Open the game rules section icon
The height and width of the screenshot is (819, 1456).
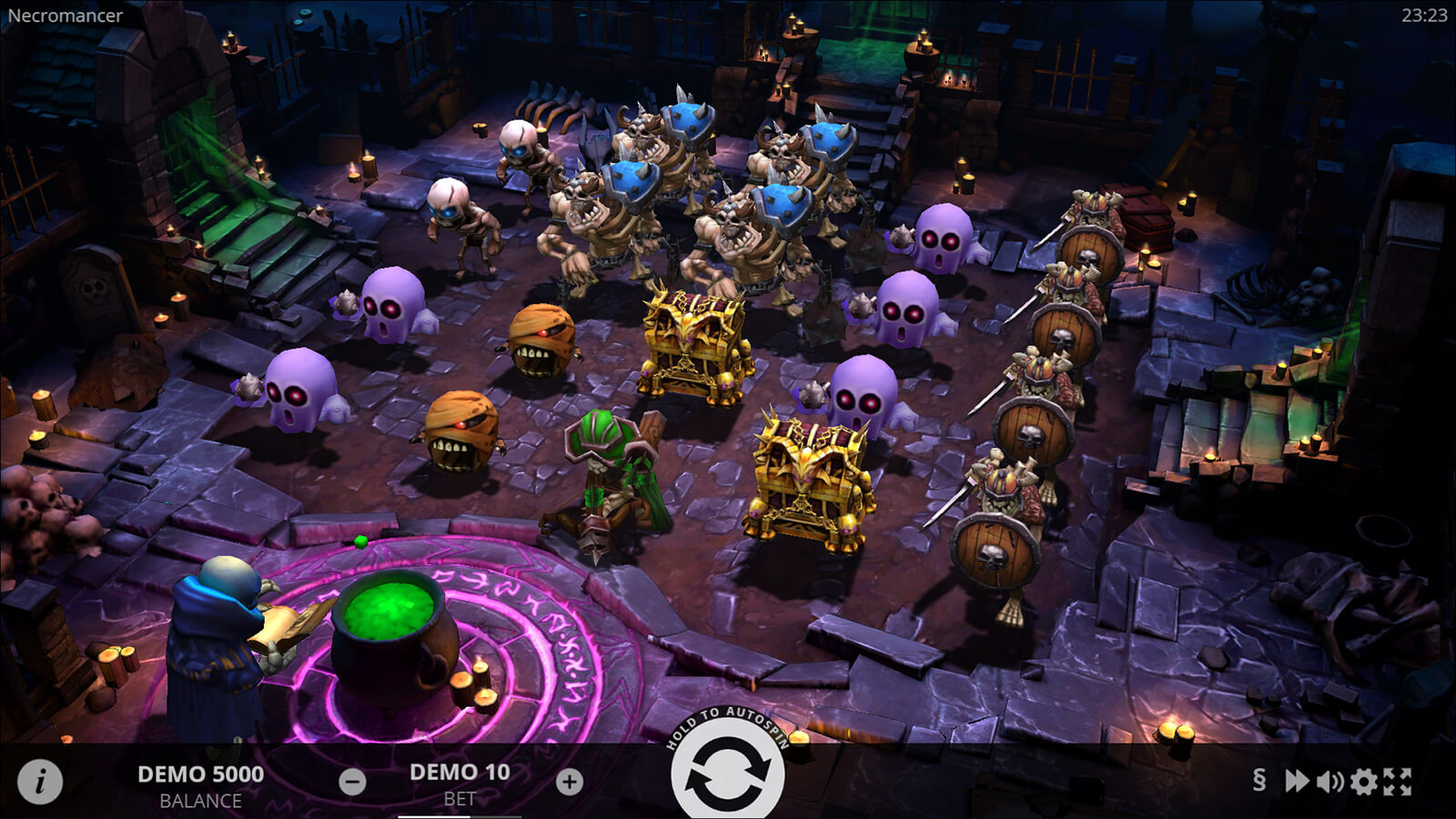(x=1259, y=780)
